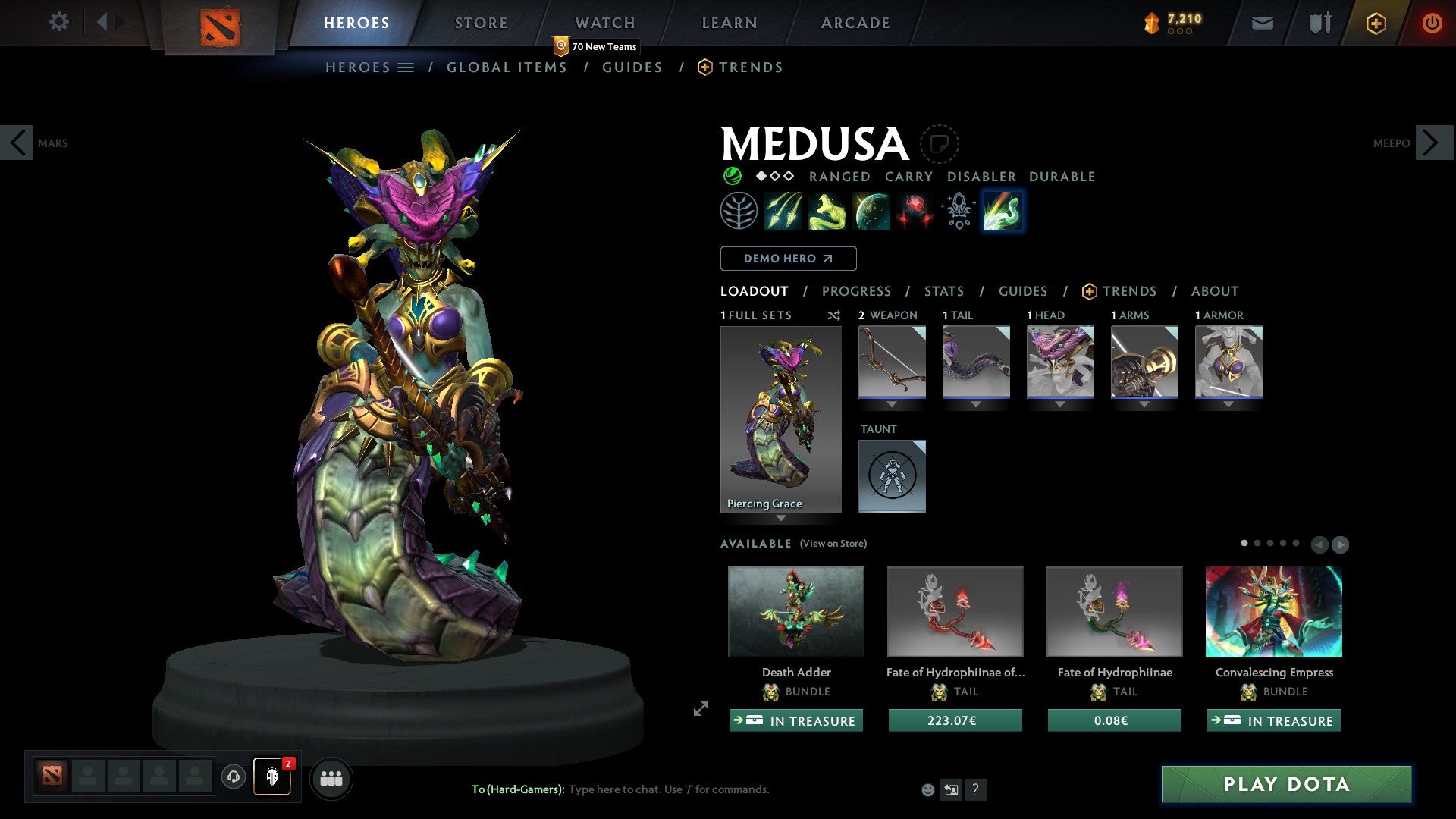Viewport: 1456px width, 819px height.
Task: Expand the TAIL slot dropdown arrow
Action: pos(976,404)
